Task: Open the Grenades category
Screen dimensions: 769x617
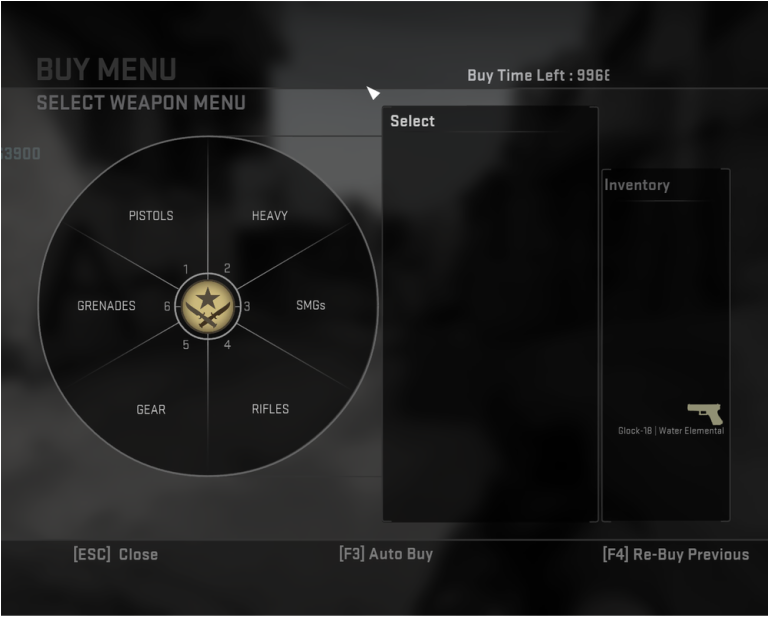Action: (106, 306)
